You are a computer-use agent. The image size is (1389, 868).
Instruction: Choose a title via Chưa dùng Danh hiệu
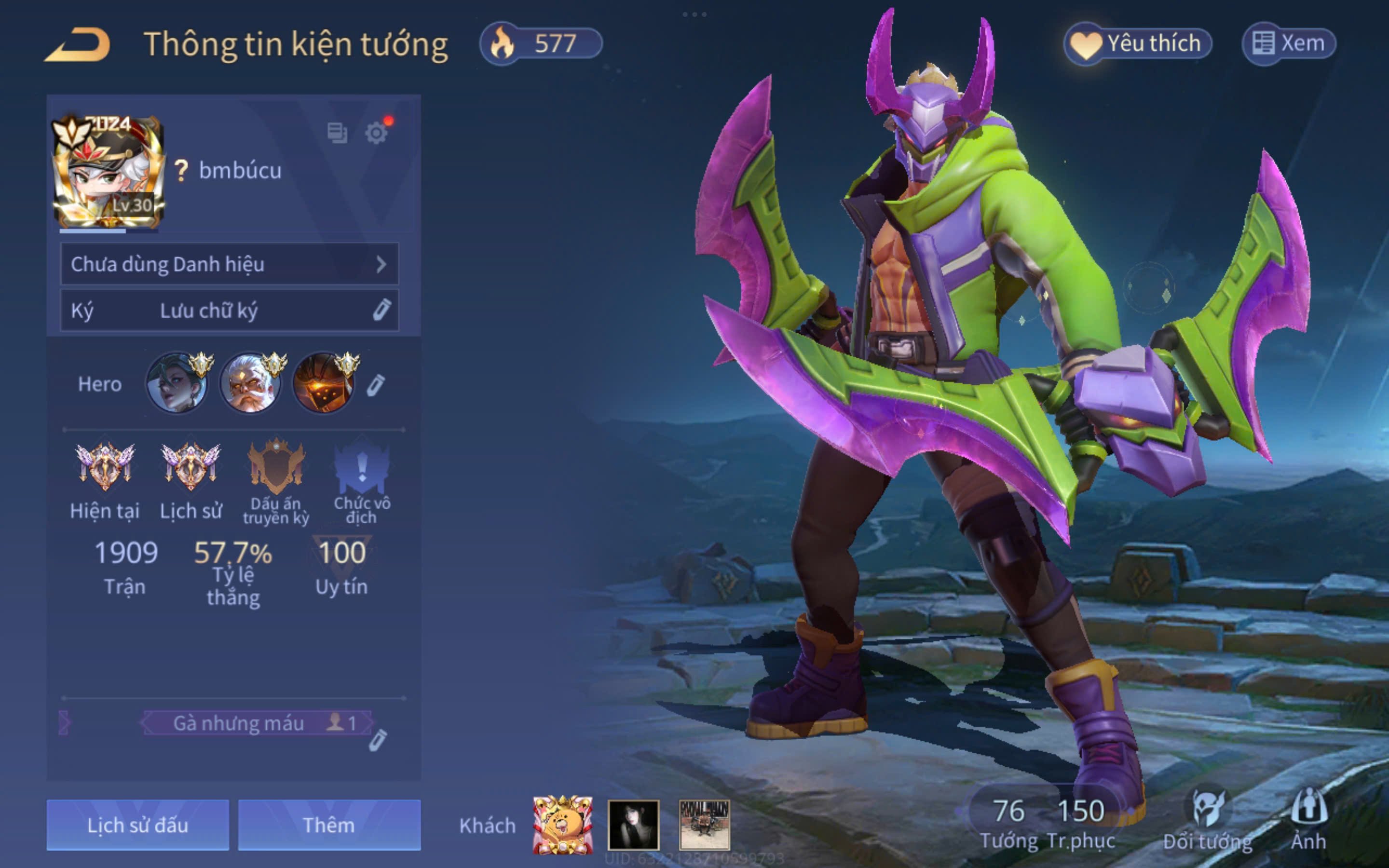[x=229, y=264]
